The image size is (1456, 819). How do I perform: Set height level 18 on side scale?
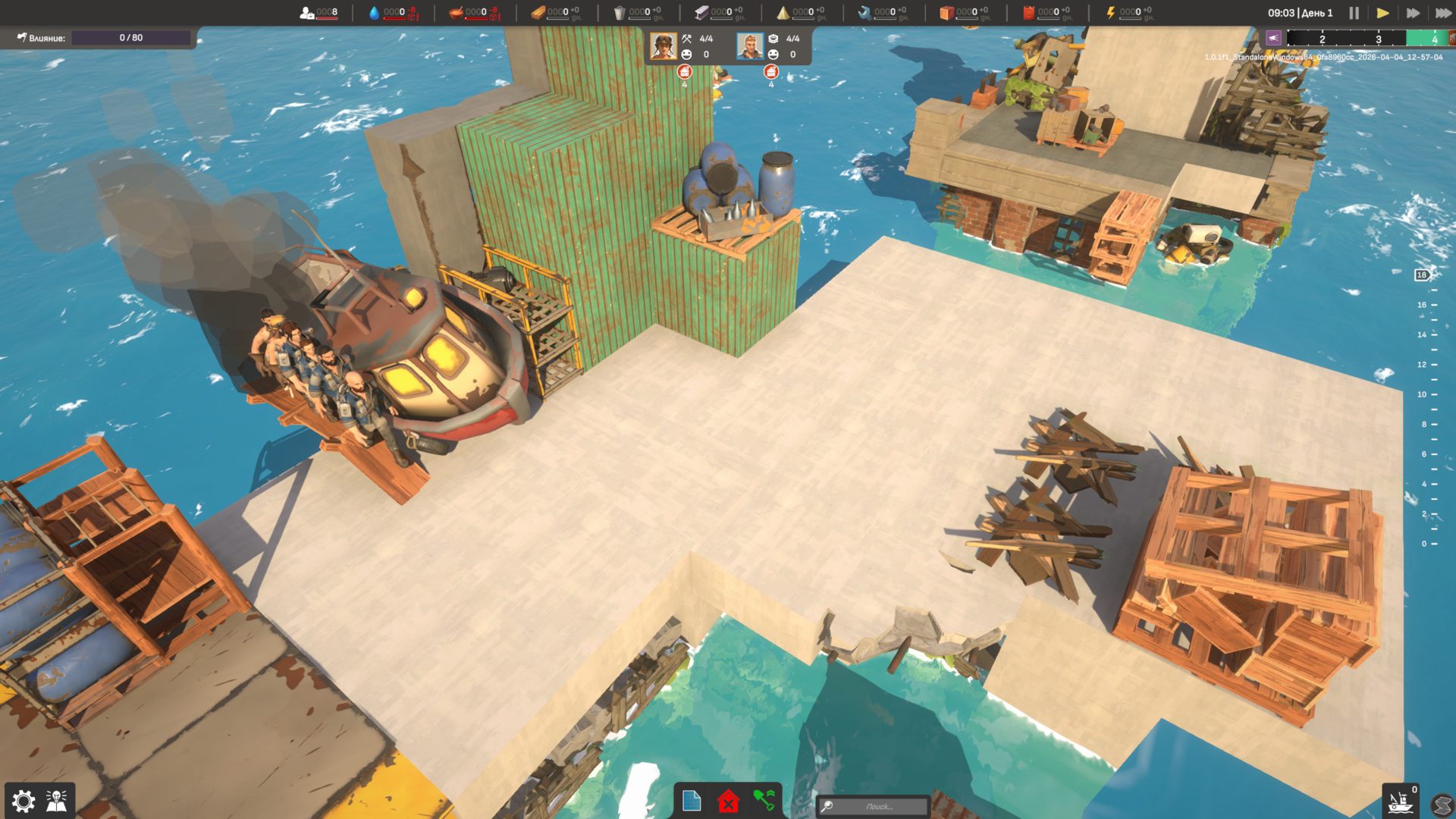[x=1422, y=275]
